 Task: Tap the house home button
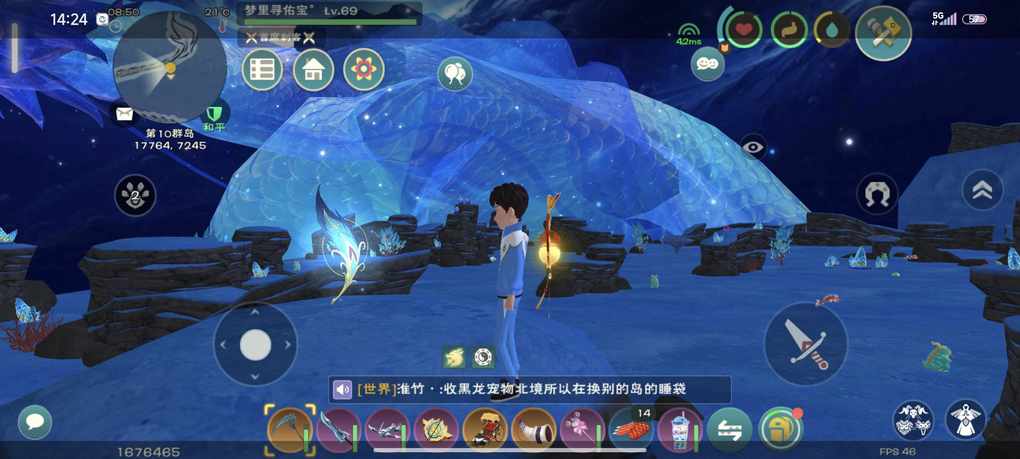(x=313, y=70)
